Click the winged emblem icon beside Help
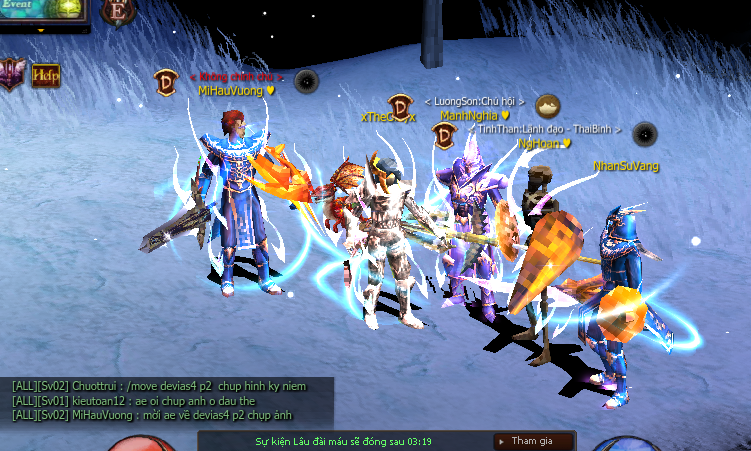This screenshot has width=751, height=451. (x=11, y=73)
